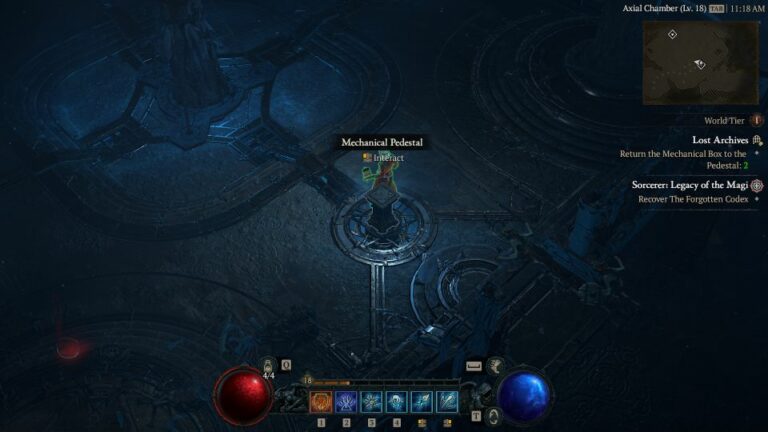Trigger the skill in hotbar slot 4
Viewport: 768px width, 432px height.
click(397, 402)
